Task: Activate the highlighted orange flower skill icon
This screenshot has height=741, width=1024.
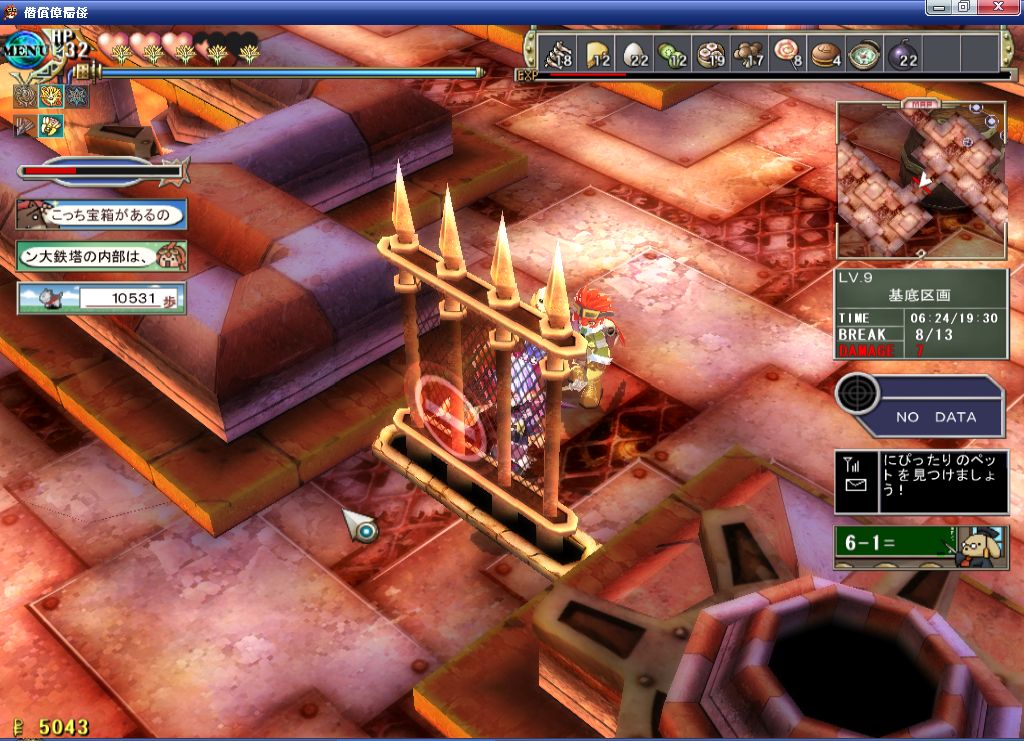Action: point(50,96)
